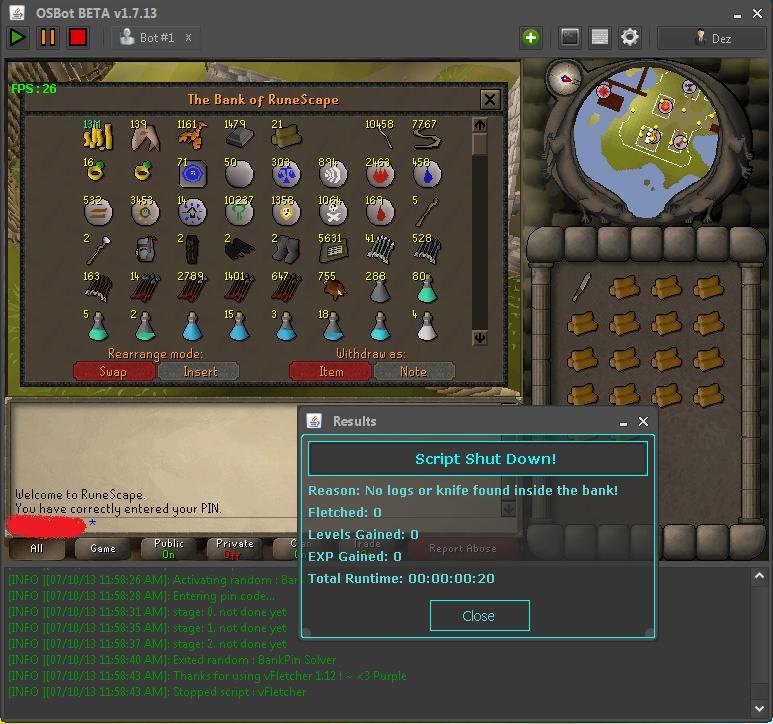Close the Bank of RuneScape window
Viewport: 773px width, 724px height.
click(x=489, y=99)
